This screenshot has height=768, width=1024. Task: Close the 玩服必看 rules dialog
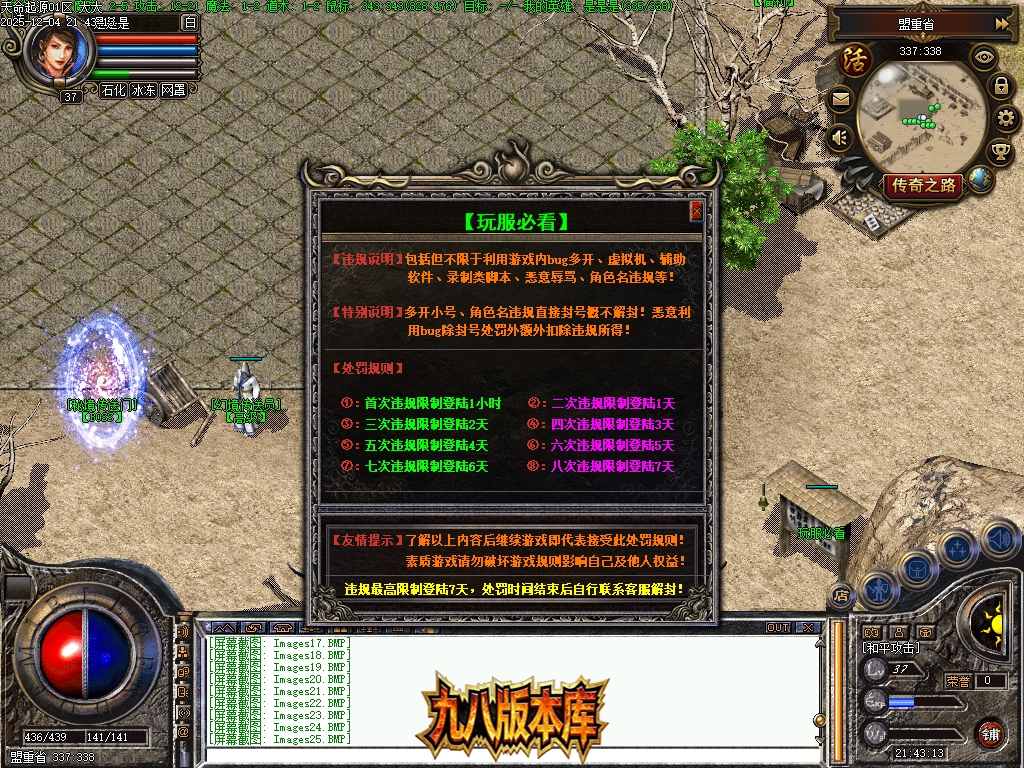696,211
